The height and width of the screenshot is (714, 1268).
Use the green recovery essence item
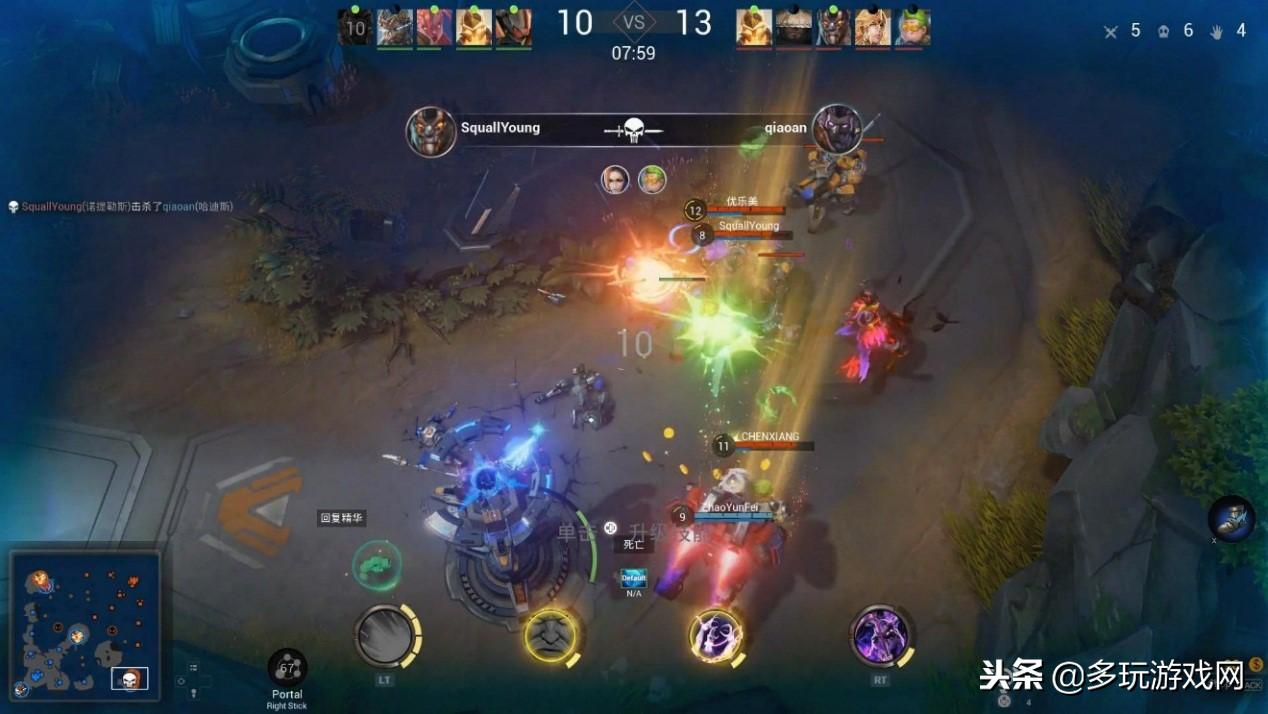[377, 565]
